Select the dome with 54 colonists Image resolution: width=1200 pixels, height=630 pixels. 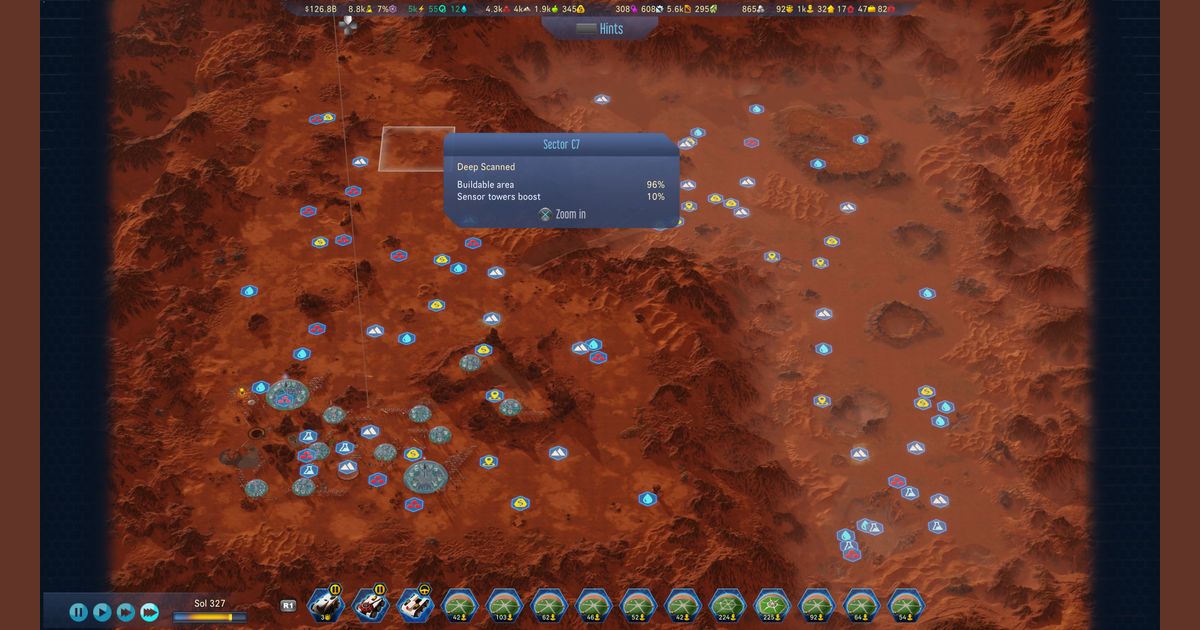coord(906,604)
